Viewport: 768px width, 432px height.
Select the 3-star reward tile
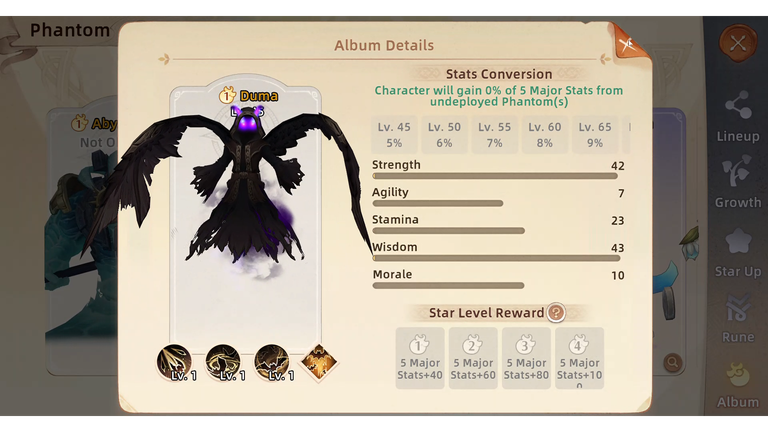pyautogui.click(x=526, y=358)
